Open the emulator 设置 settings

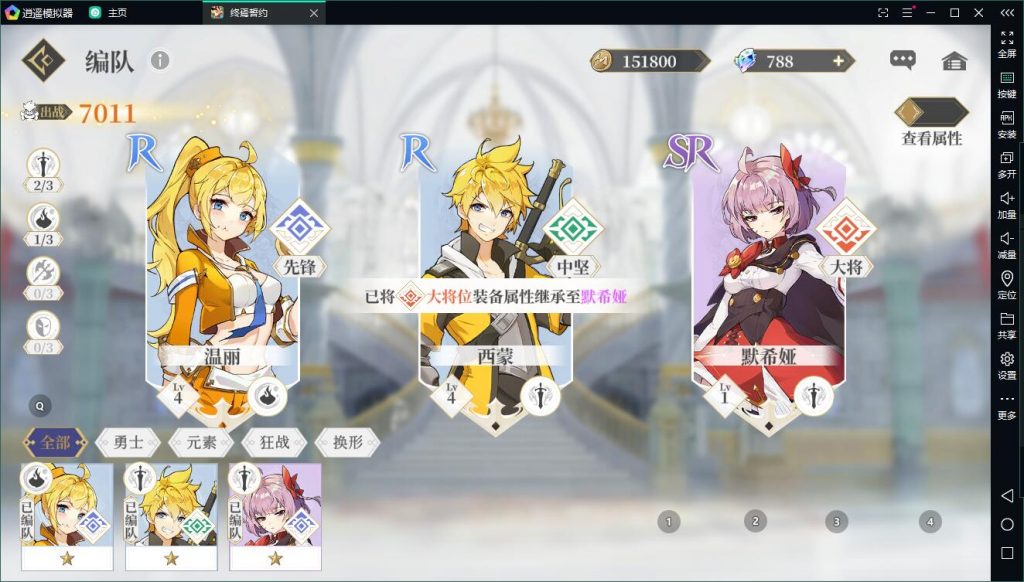(x=1007, y=365)
